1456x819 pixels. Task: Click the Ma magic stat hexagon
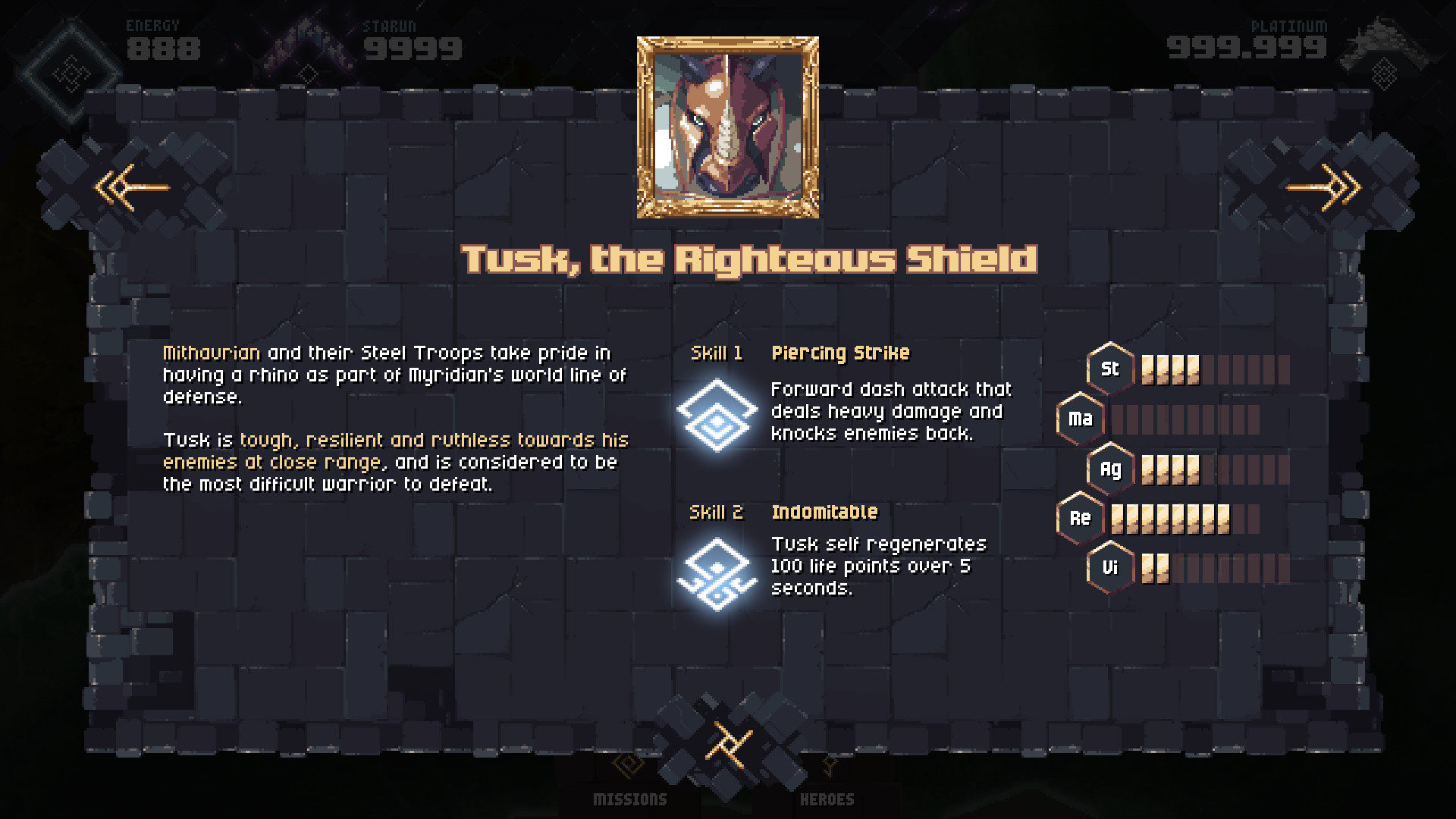coord(1080,418)
